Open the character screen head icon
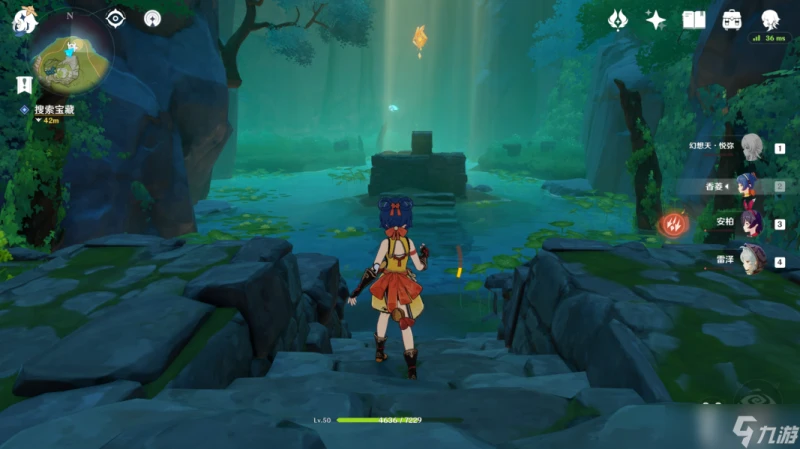Screen dimensions: 800x449 pyautogui.click(x=770, y=20)
